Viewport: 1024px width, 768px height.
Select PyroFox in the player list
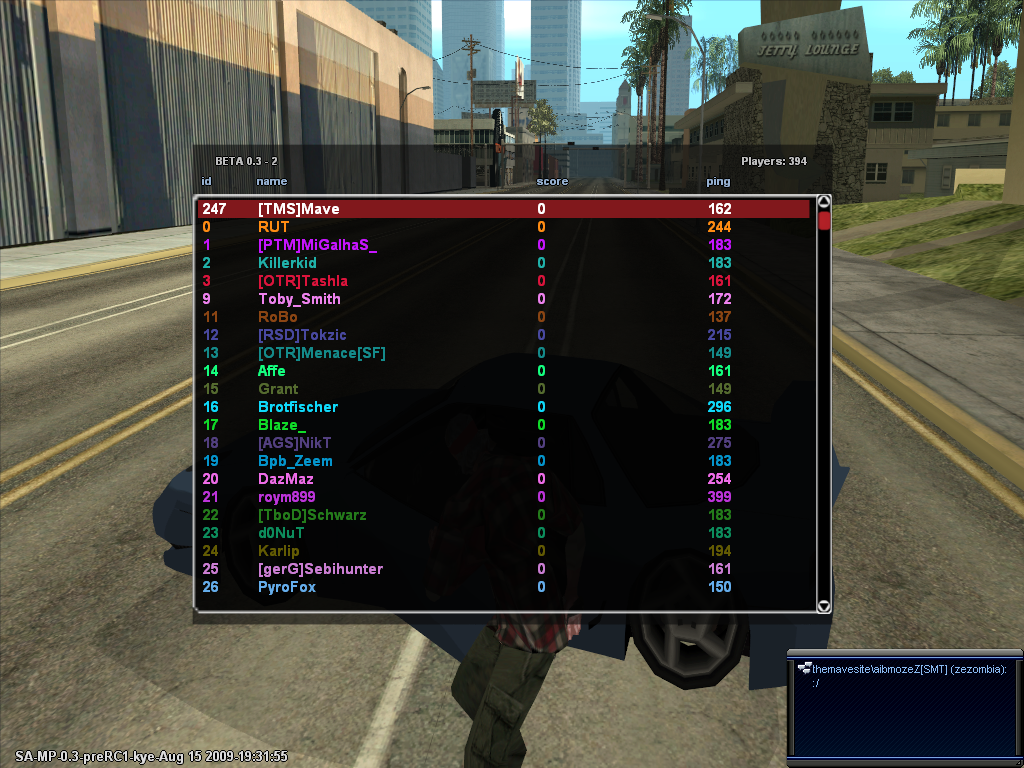point(287,587)
